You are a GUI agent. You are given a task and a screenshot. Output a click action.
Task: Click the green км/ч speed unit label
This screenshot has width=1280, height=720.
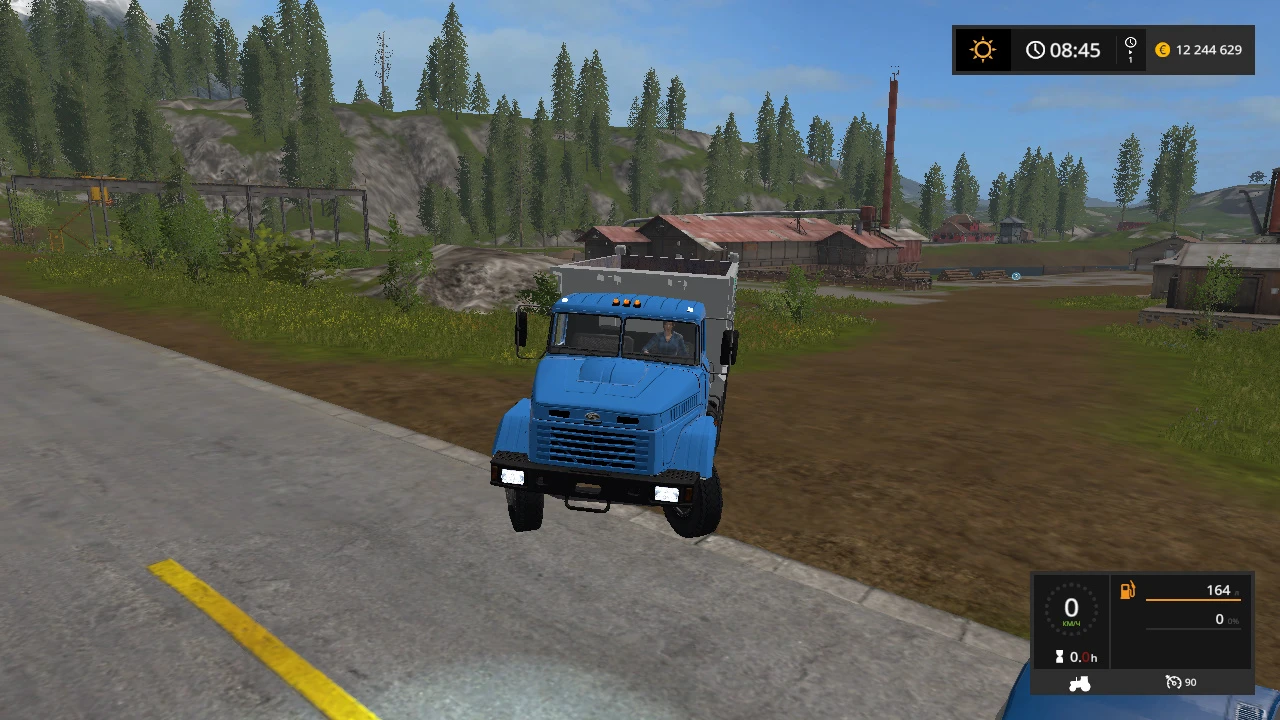[1071, 623]
